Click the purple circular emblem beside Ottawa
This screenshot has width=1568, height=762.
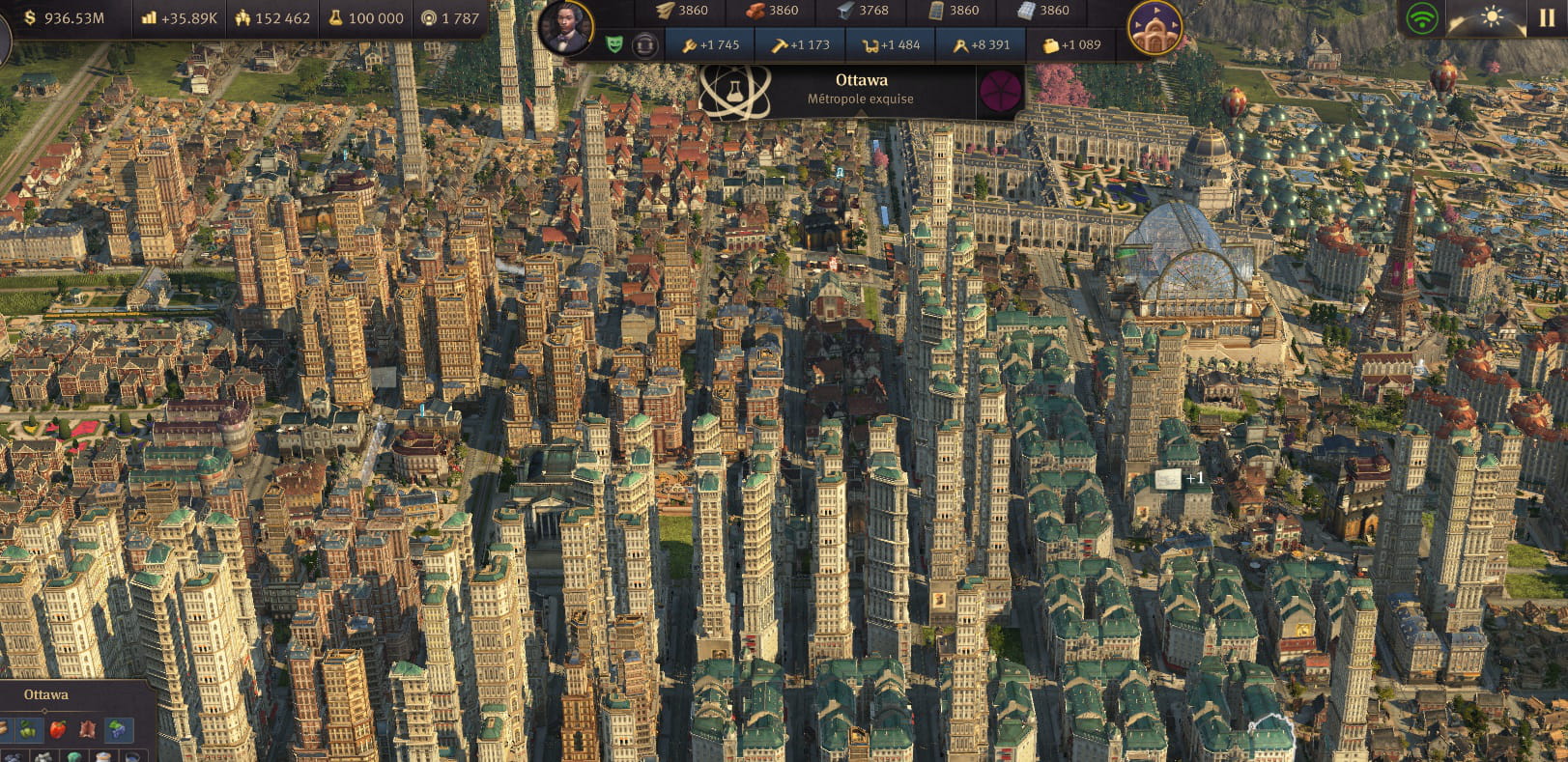click(1000, 92)
